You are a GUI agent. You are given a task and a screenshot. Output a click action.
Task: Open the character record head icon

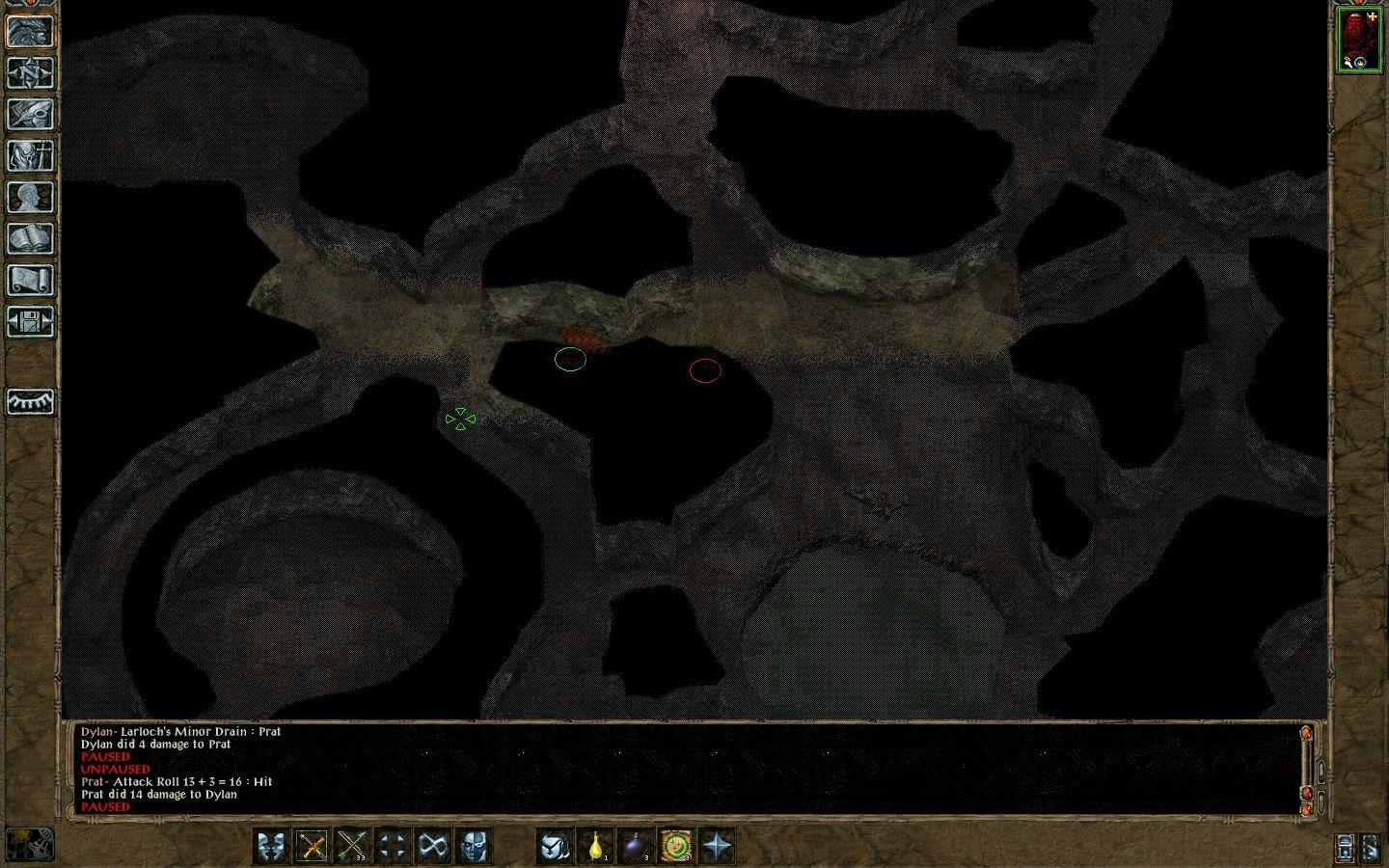click(30, 198)
